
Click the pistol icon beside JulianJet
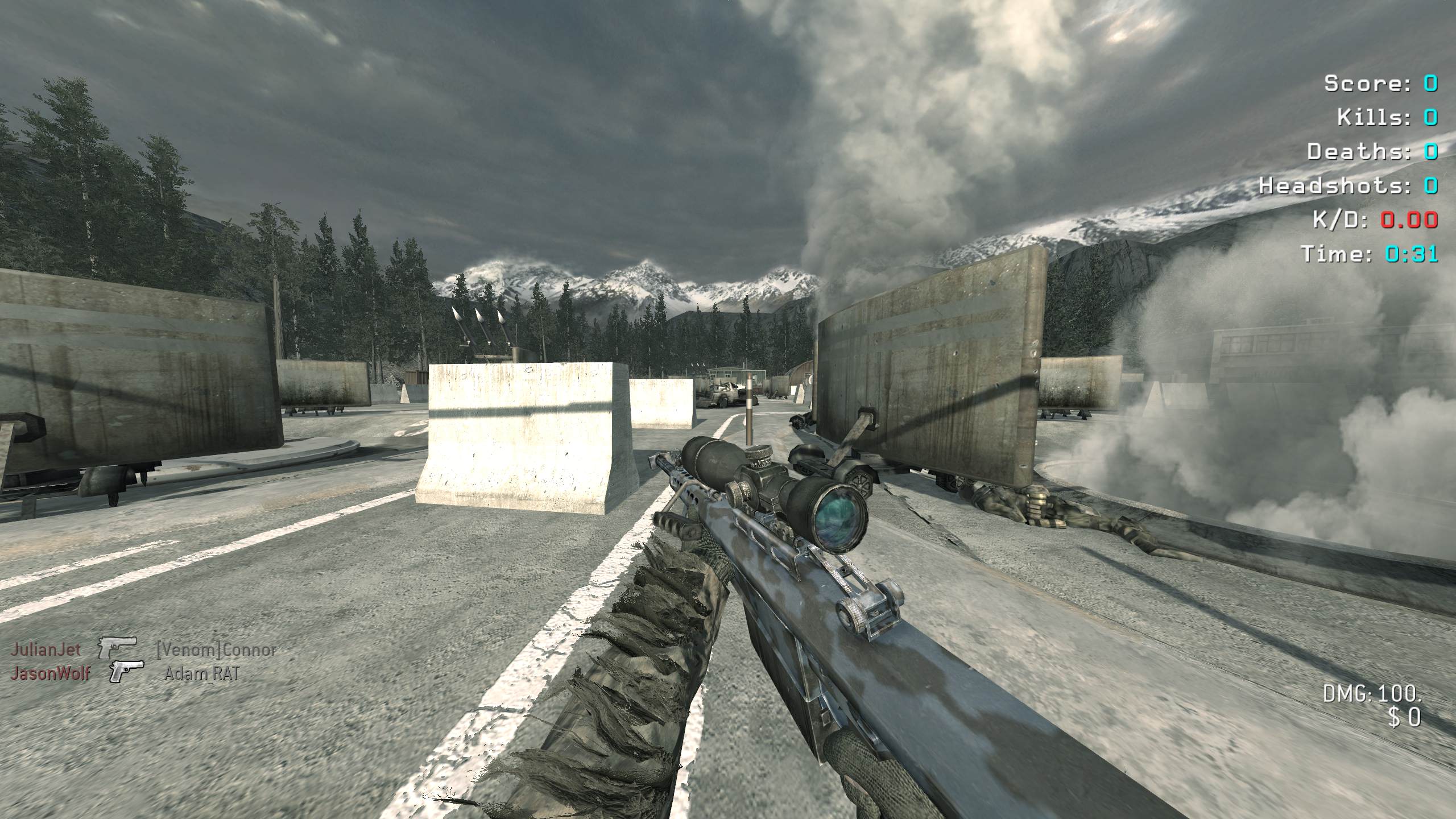click(118, 647)
